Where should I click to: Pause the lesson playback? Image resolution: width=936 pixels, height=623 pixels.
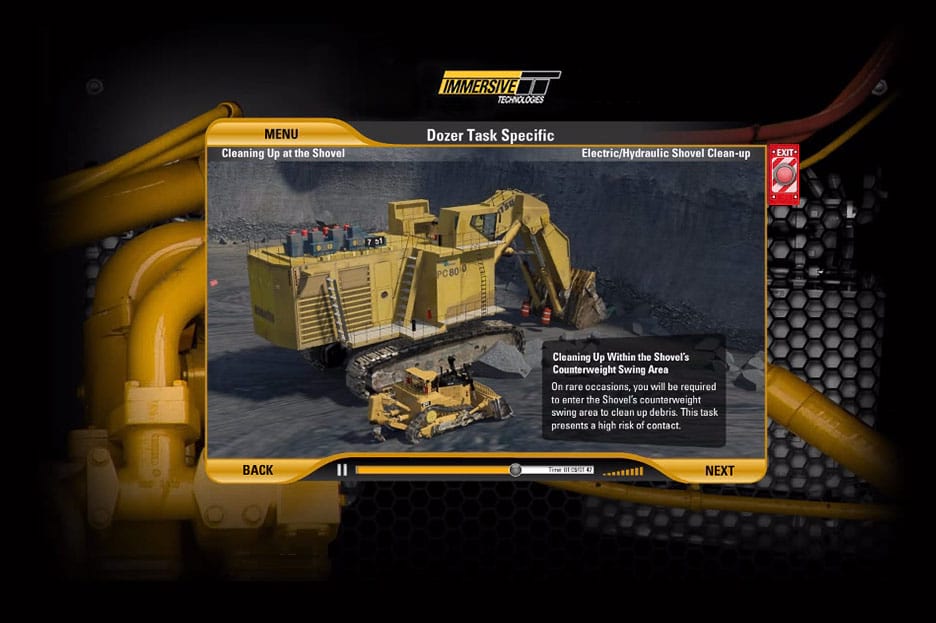click(x=342, y=470)
